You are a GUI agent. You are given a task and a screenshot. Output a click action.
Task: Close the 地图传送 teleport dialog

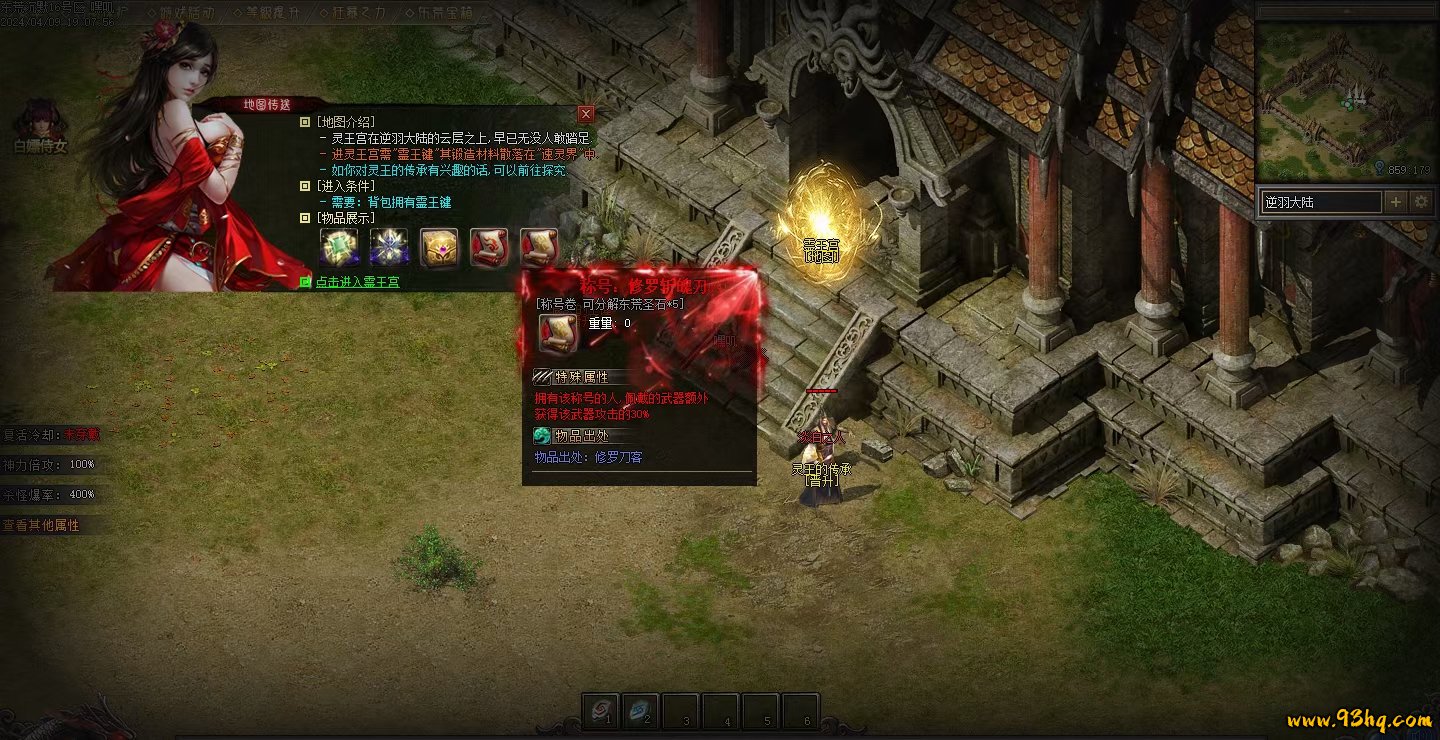586,114
